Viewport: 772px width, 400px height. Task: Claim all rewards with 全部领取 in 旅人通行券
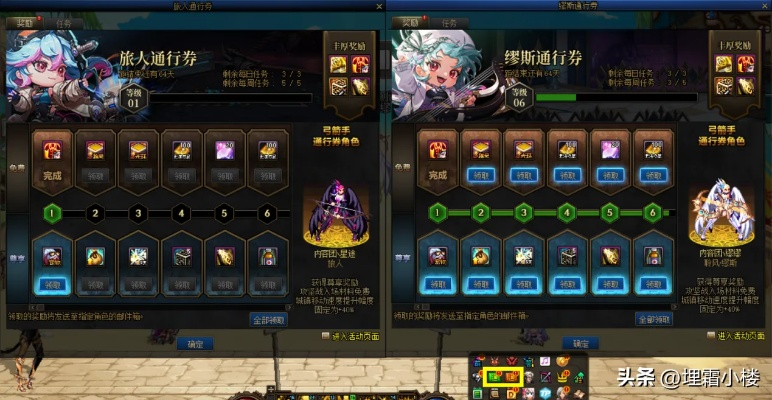click(269, 320)
